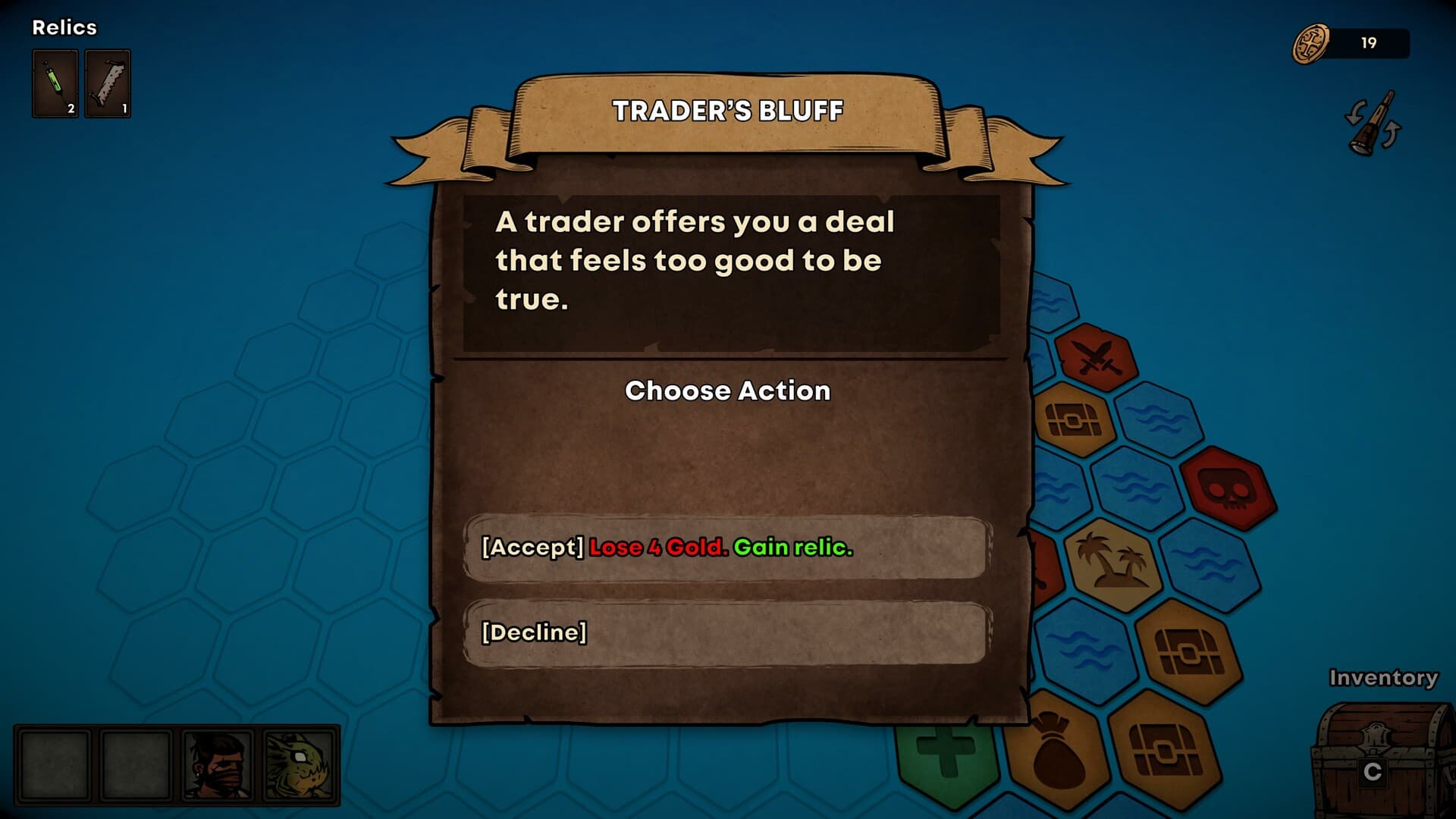Click the lizard creature portrait

point(300,766)
